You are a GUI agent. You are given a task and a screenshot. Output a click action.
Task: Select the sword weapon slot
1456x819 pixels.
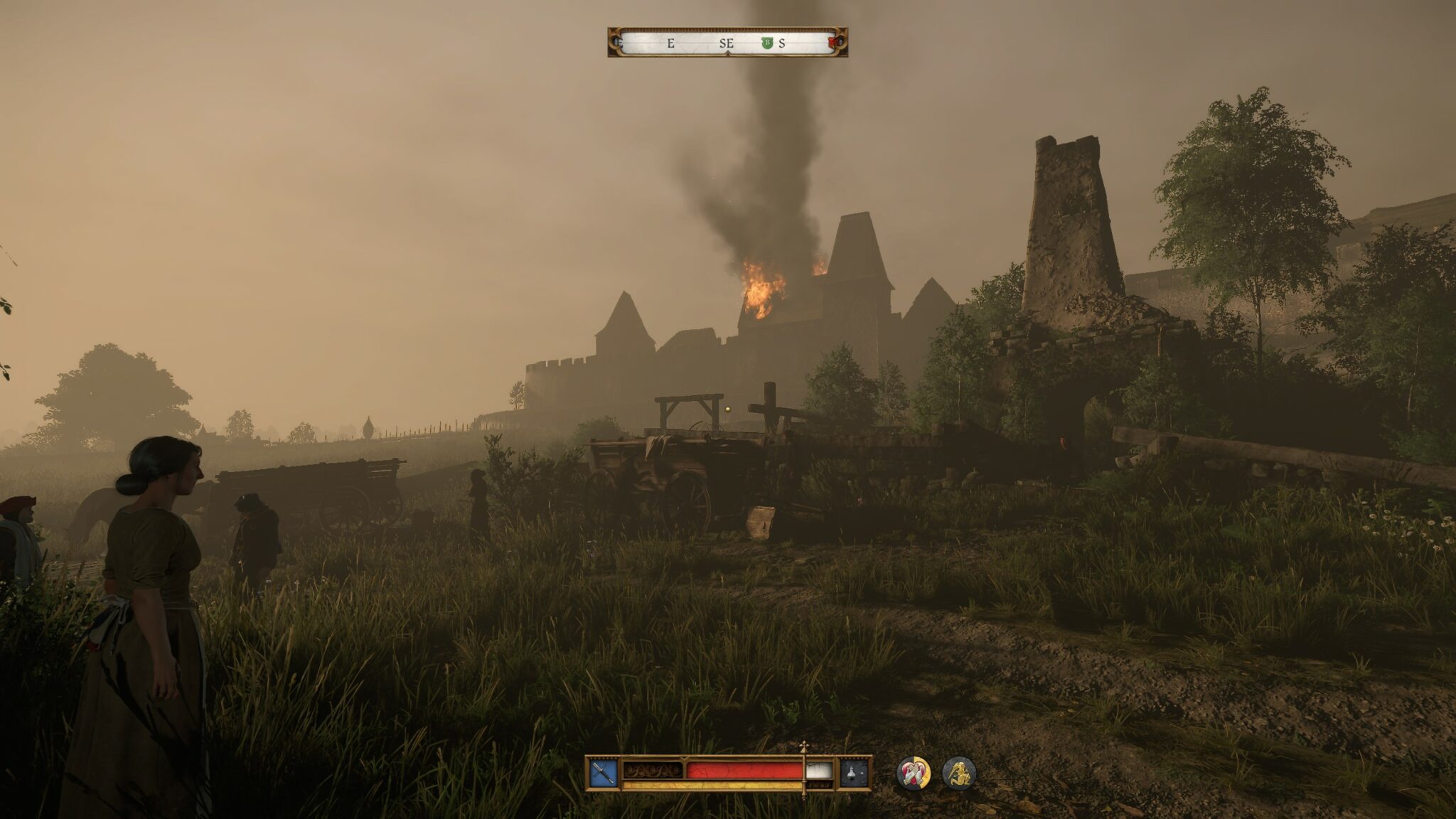602,773
